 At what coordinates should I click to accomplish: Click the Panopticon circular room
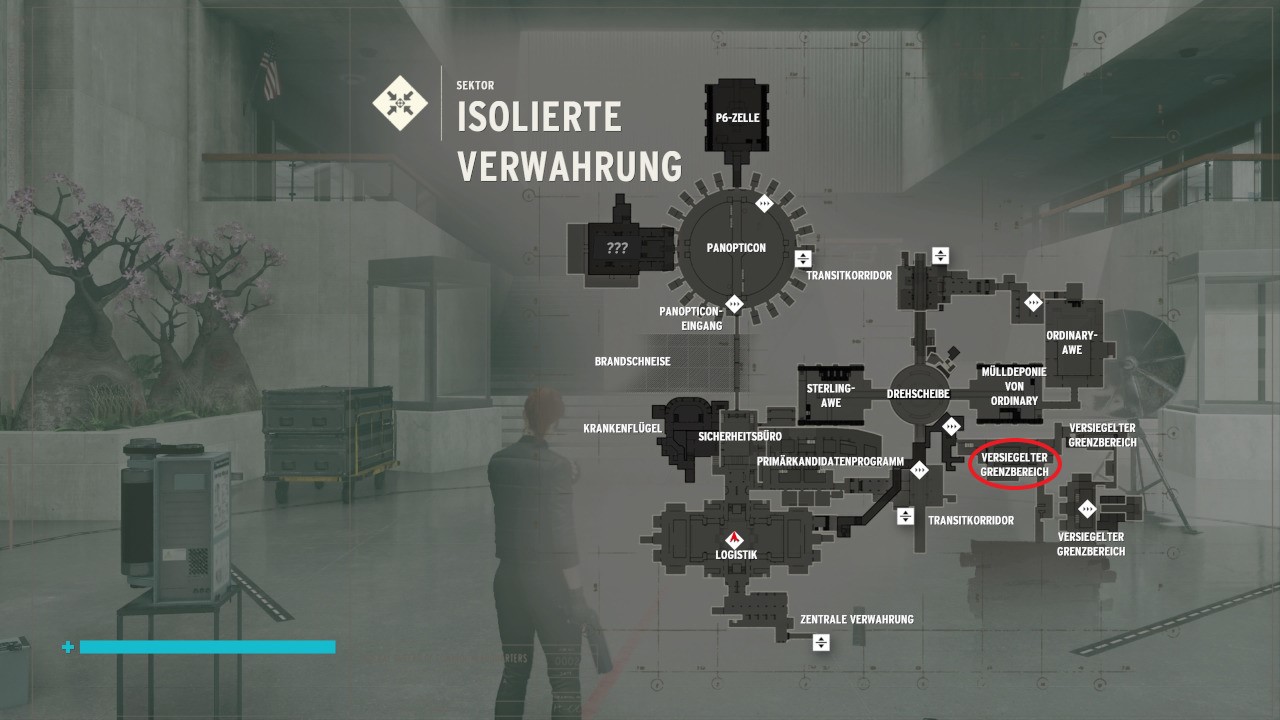tap(736, 247)
